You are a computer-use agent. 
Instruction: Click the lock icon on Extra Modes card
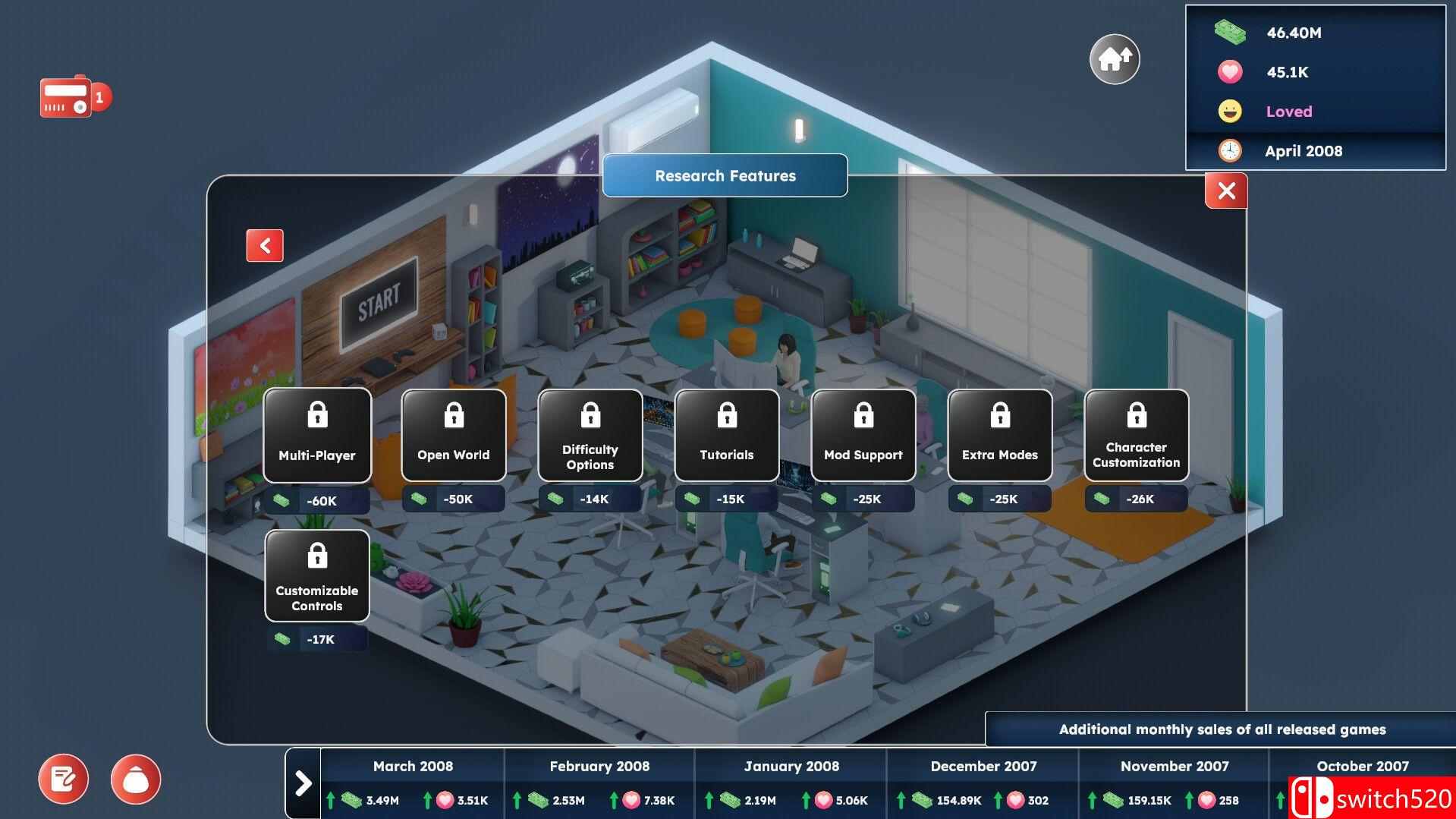pyautogui.click(x=999, y=415)
